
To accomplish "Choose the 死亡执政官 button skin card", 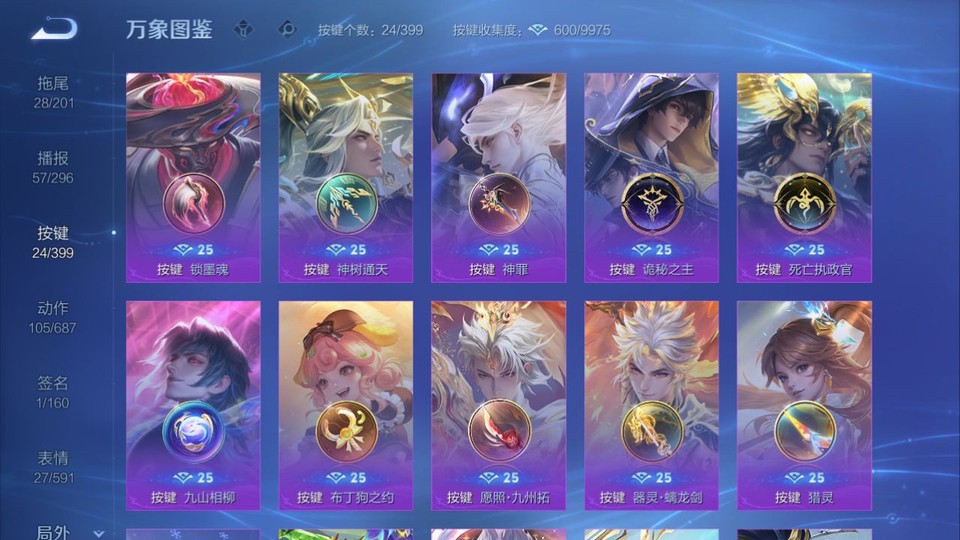I will (x=804, y=178).
